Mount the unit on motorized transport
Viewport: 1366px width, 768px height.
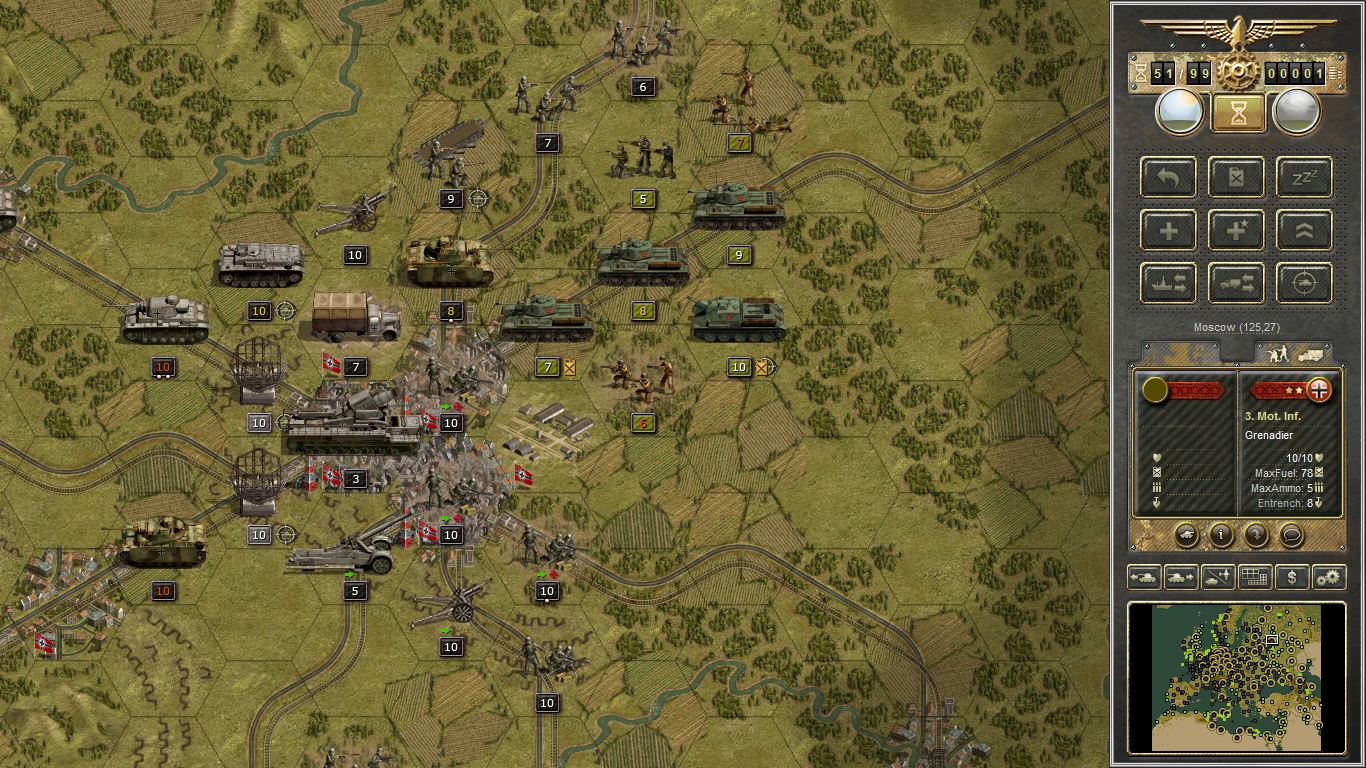[1236, 283]
